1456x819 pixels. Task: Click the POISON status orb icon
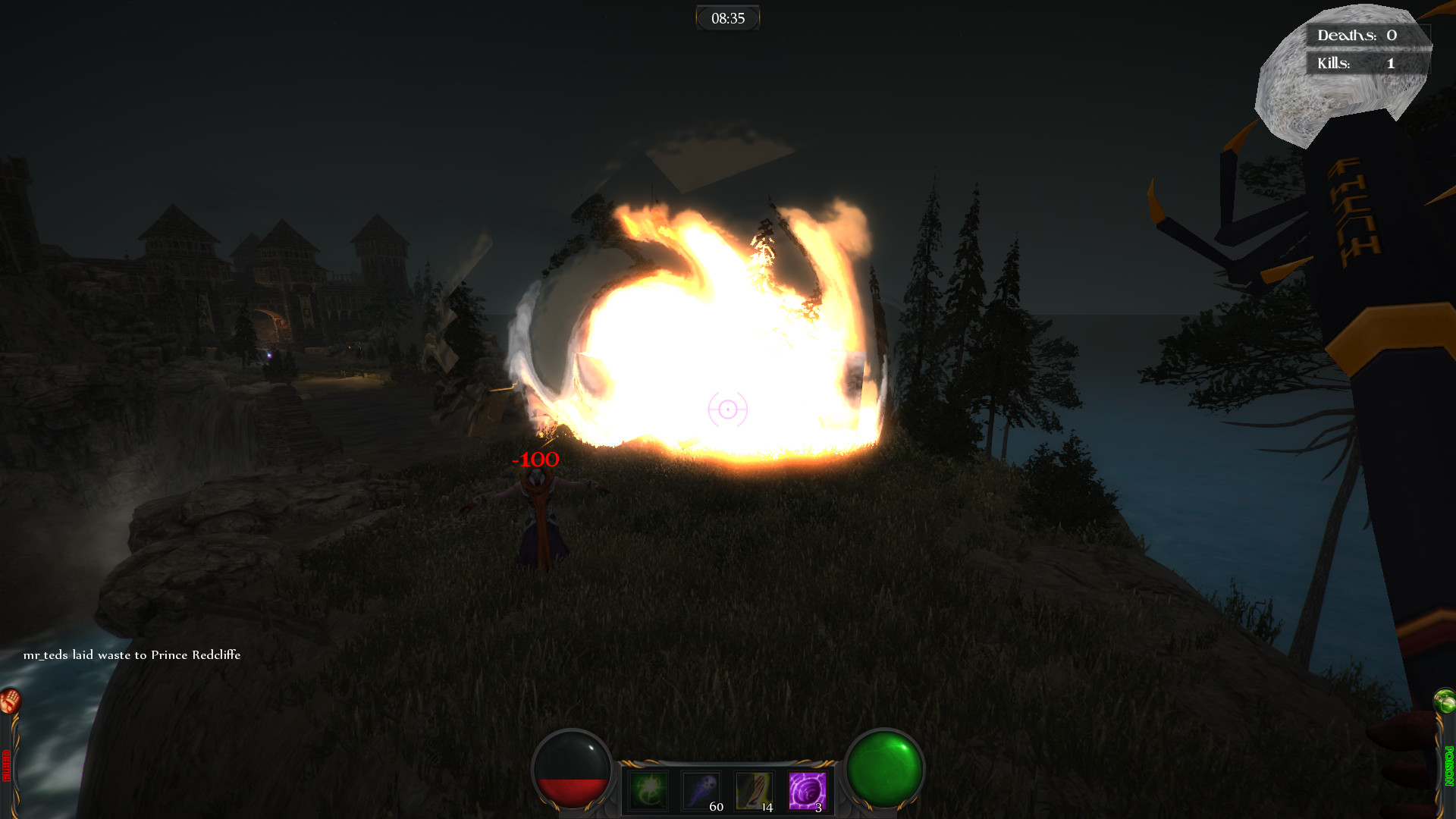pos(1445,701)
